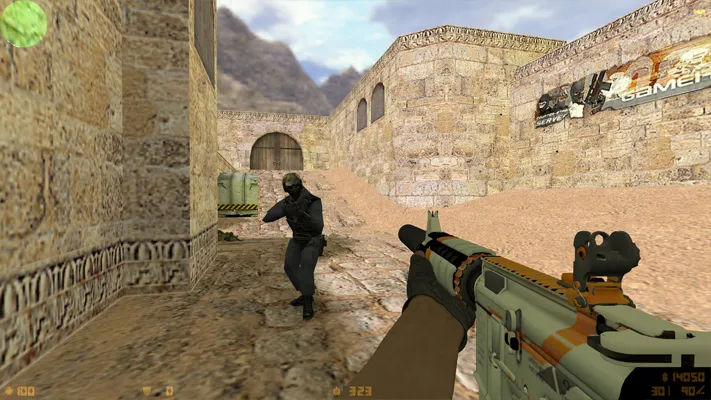Click the green circular radar
This screenshot has width=711, height=400.
pyautogui.click(x=23, y=23)
